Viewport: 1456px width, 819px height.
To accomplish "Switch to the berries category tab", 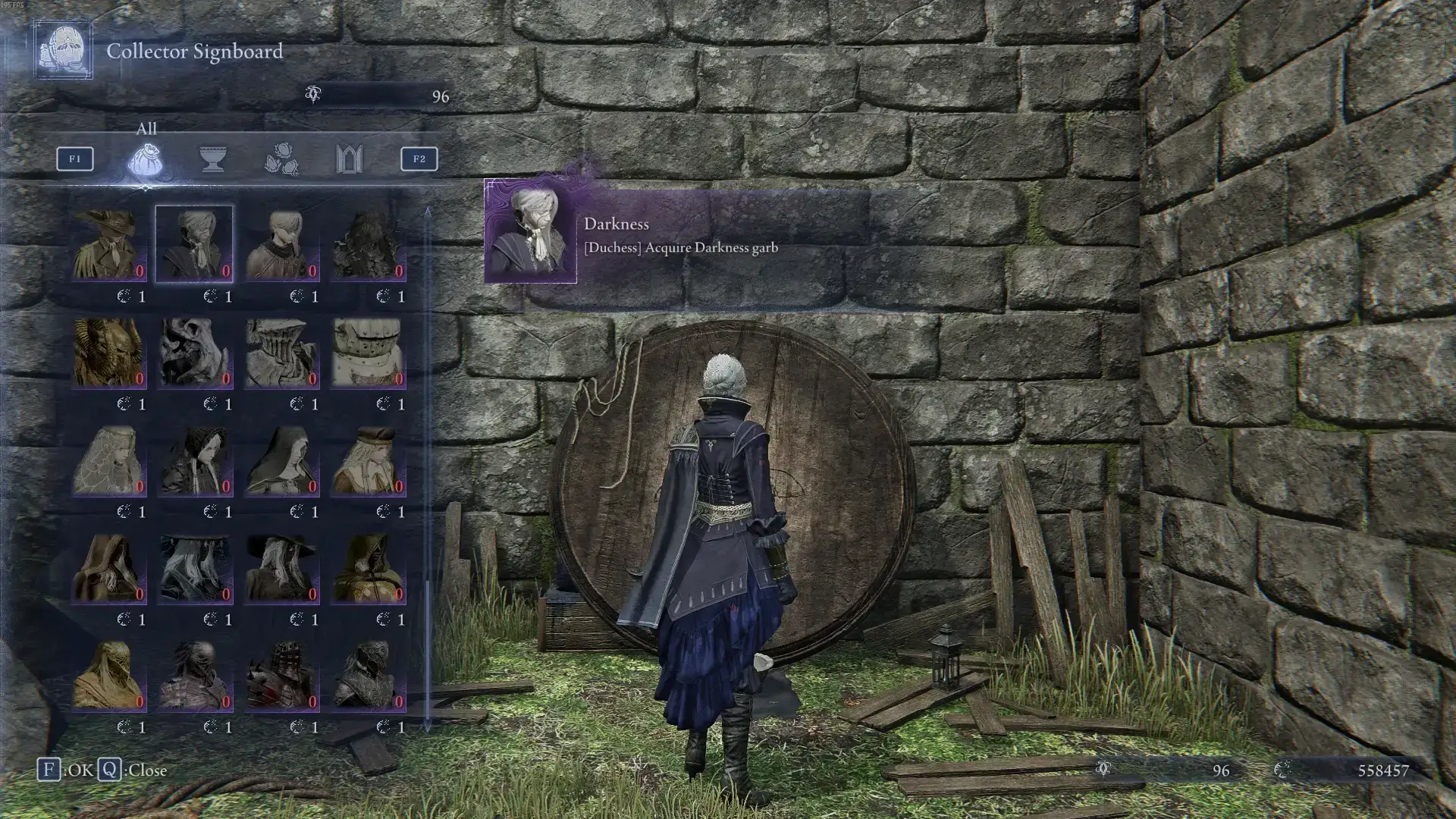I will coord(281,159).
